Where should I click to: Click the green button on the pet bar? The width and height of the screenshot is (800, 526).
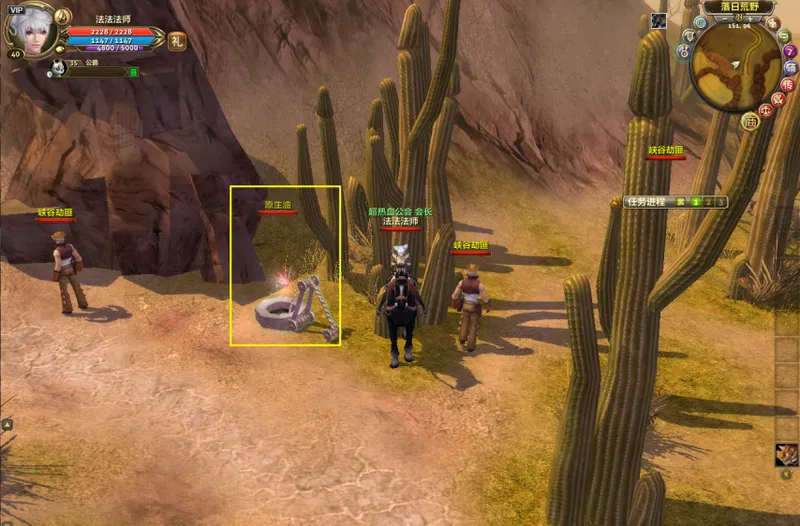pos(133,72)
